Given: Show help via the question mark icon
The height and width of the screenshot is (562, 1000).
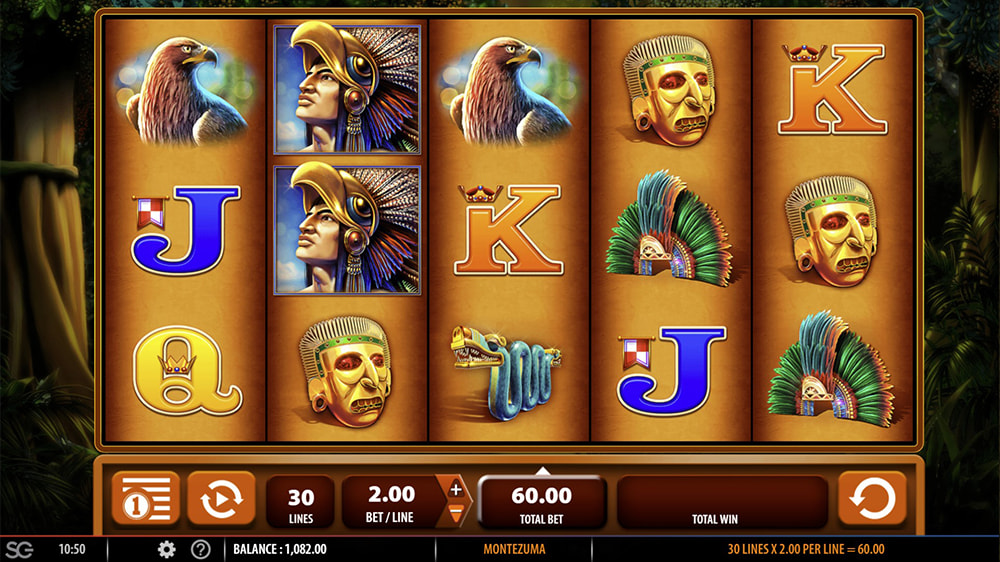Looking at the screenshot, I should click(x=200, y=549).
